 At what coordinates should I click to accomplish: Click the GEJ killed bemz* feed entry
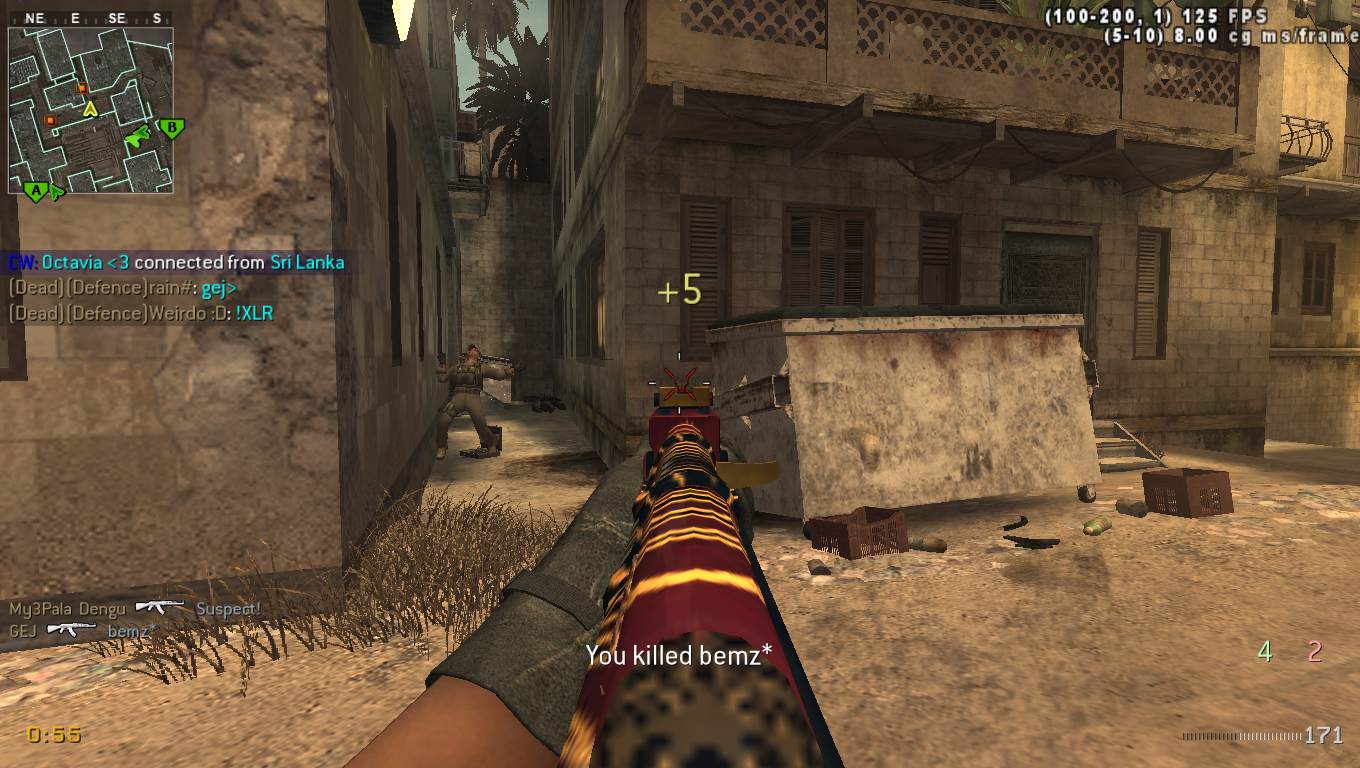[x=82, y=631]
